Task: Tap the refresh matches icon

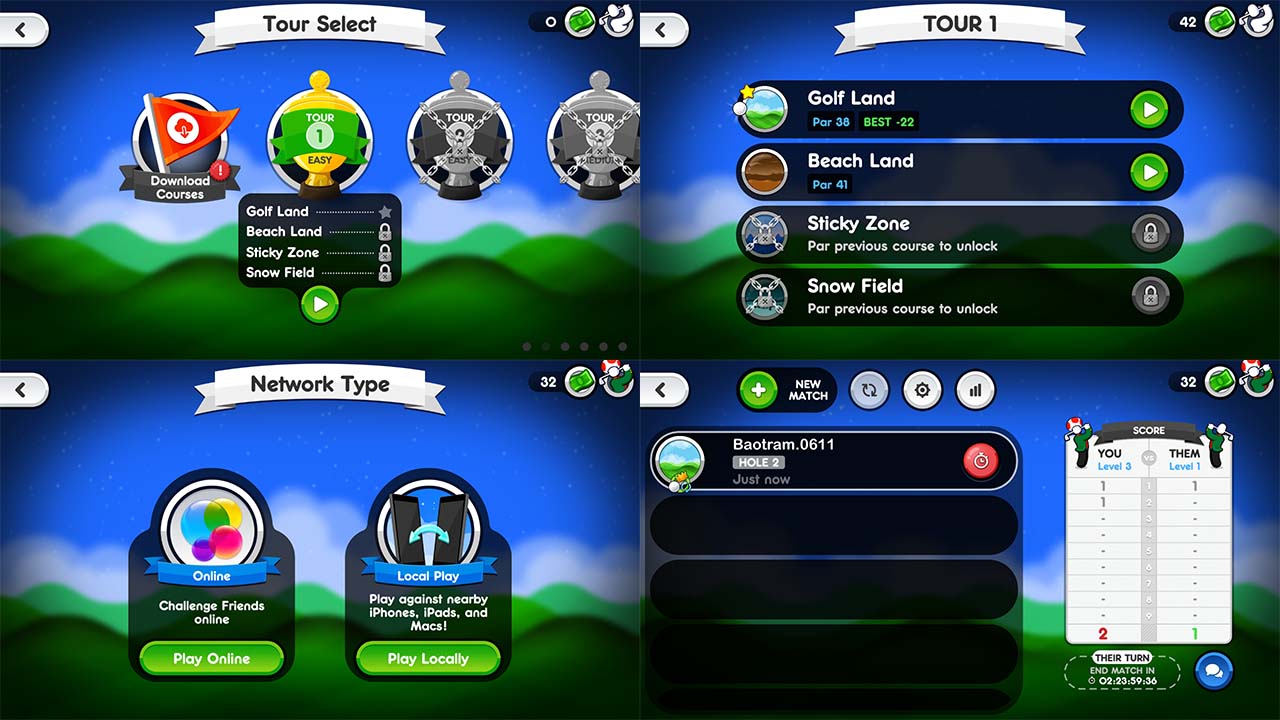Action: pyautogui.click(x=869, y=390)
